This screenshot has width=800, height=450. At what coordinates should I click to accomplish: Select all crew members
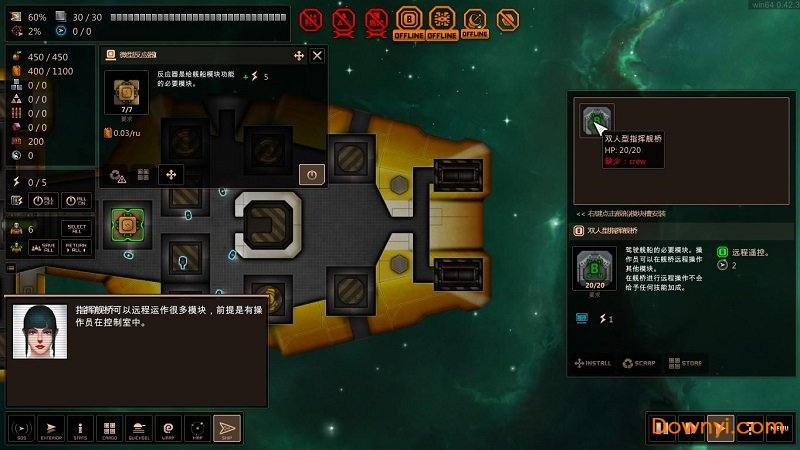(x=78, y=229)
